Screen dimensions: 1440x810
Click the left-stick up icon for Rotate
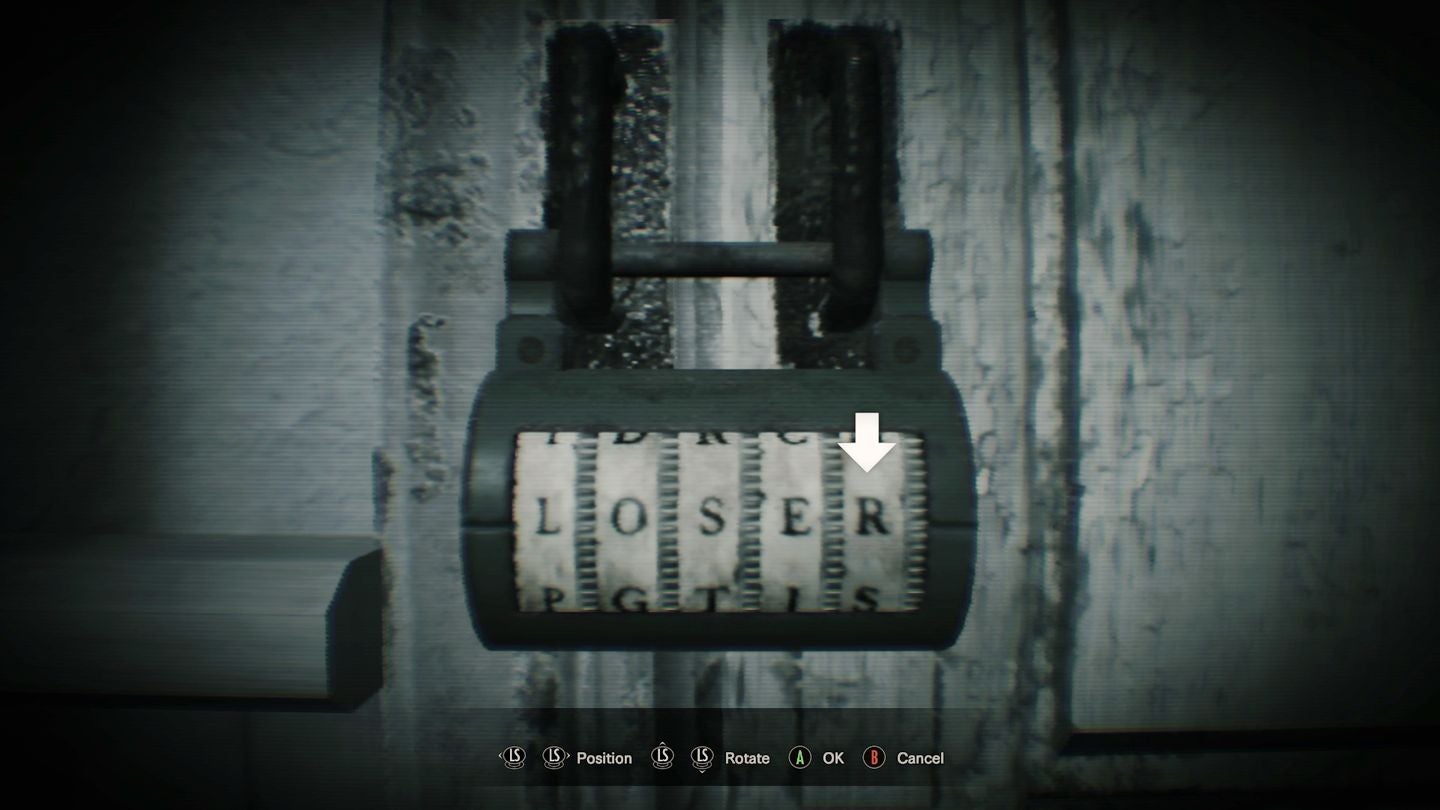[662, 758]
